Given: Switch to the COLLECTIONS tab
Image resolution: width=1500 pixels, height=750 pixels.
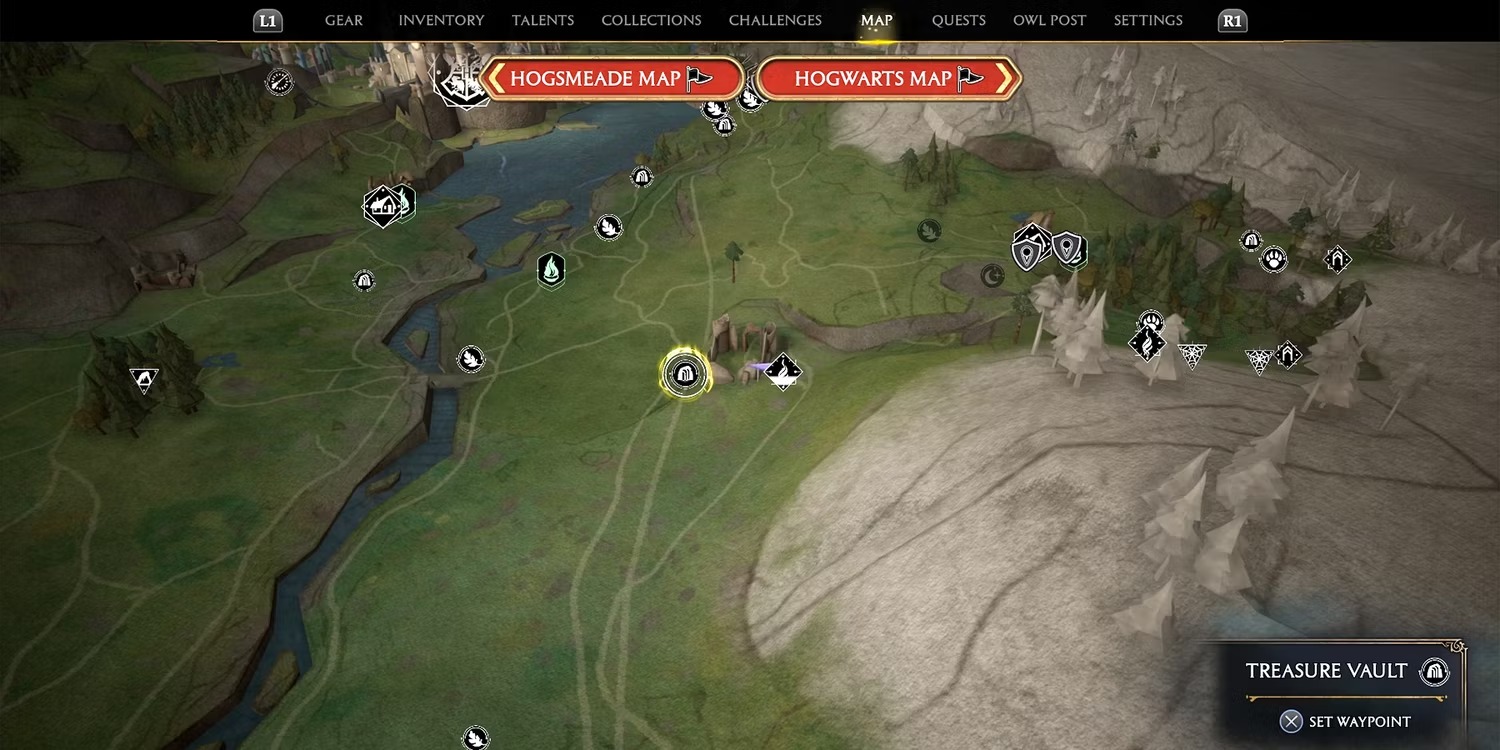Looking at the screenshot, I should [651, 20].
